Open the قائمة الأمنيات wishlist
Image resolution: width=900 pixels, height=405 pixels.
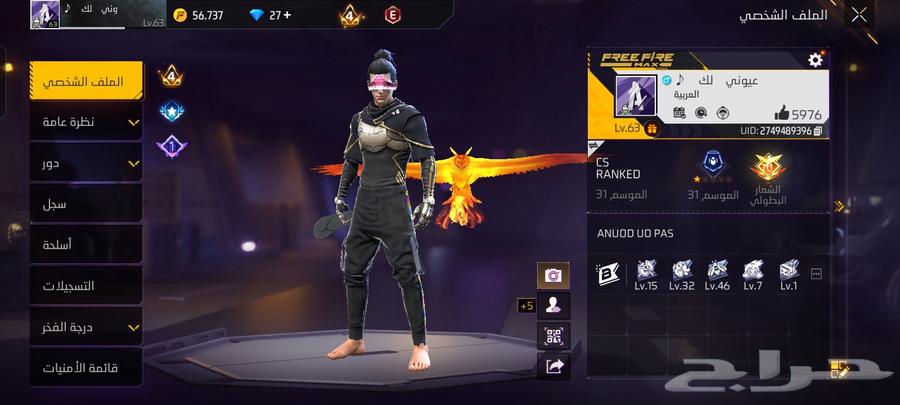click(x=87, y=368)
